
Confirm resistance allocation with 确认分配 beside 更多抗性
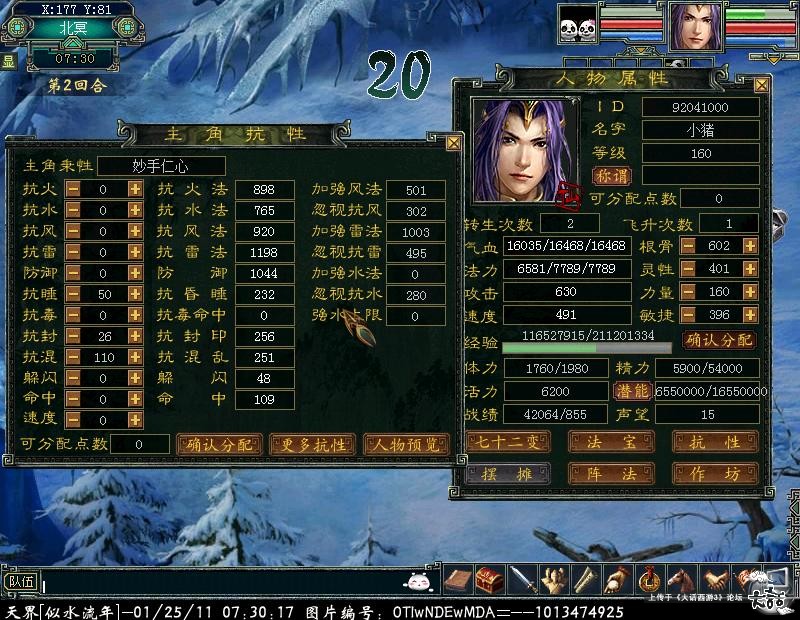(219, 444)
